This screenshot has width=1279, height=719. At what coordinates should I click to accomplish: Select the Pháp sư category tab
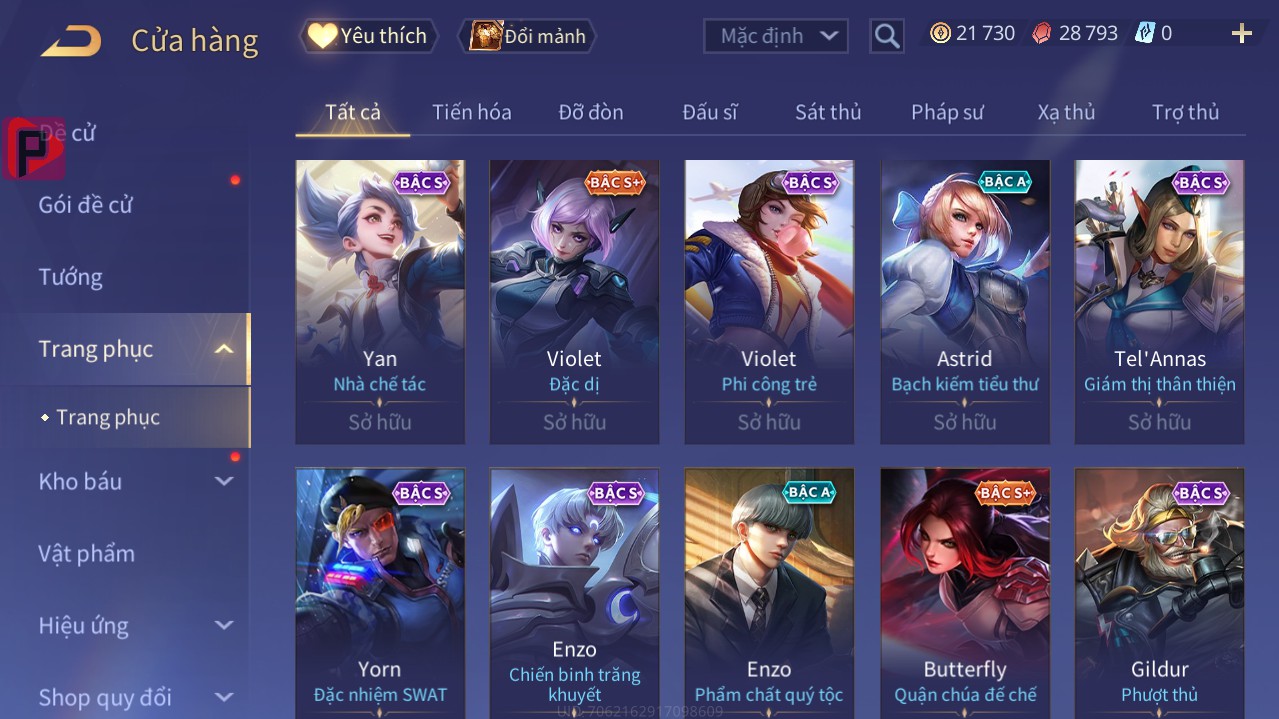[x=946, y=112]
